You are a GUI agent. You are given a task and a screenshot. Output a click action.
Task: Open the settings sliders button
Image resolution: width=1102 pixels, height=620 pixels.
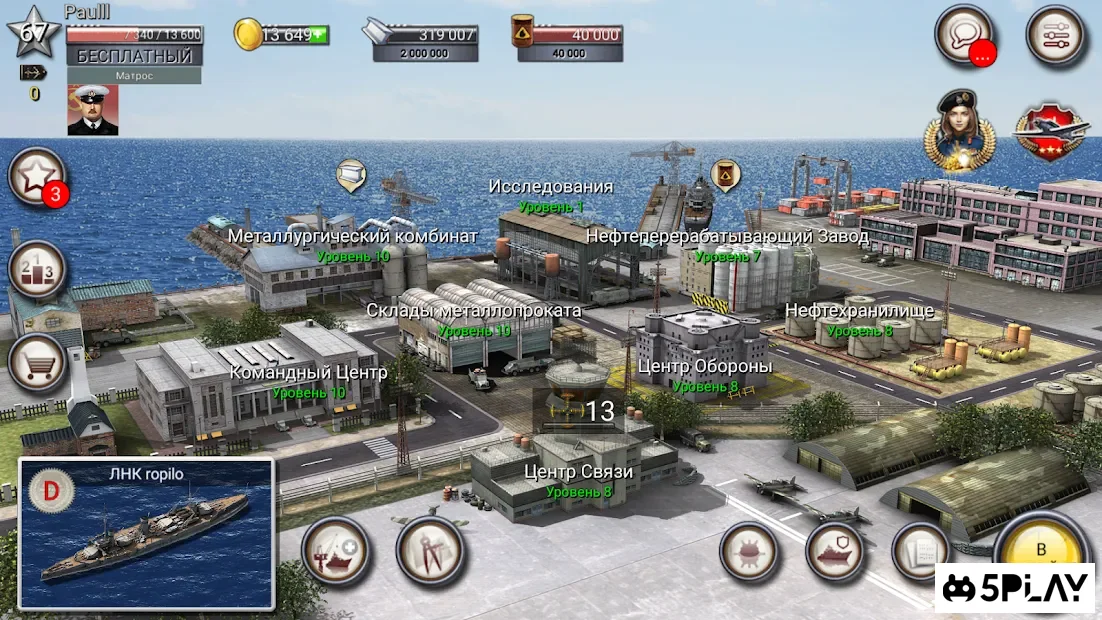(x=1055, y=35)
